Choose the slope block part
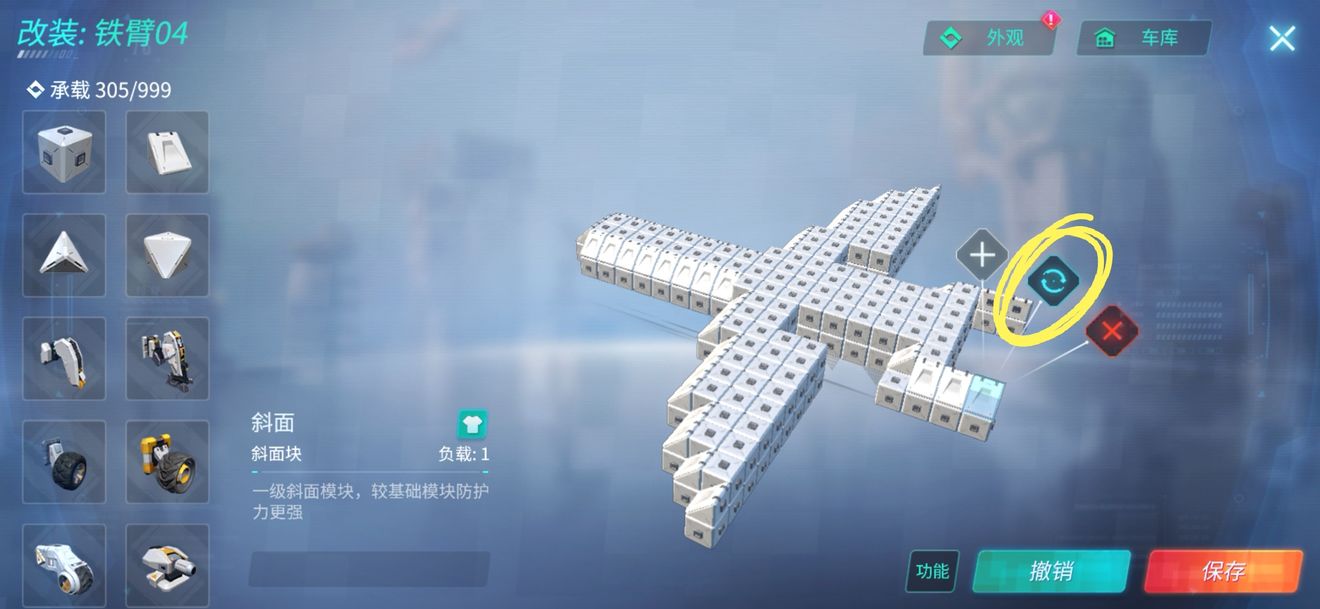 [167, 152]
